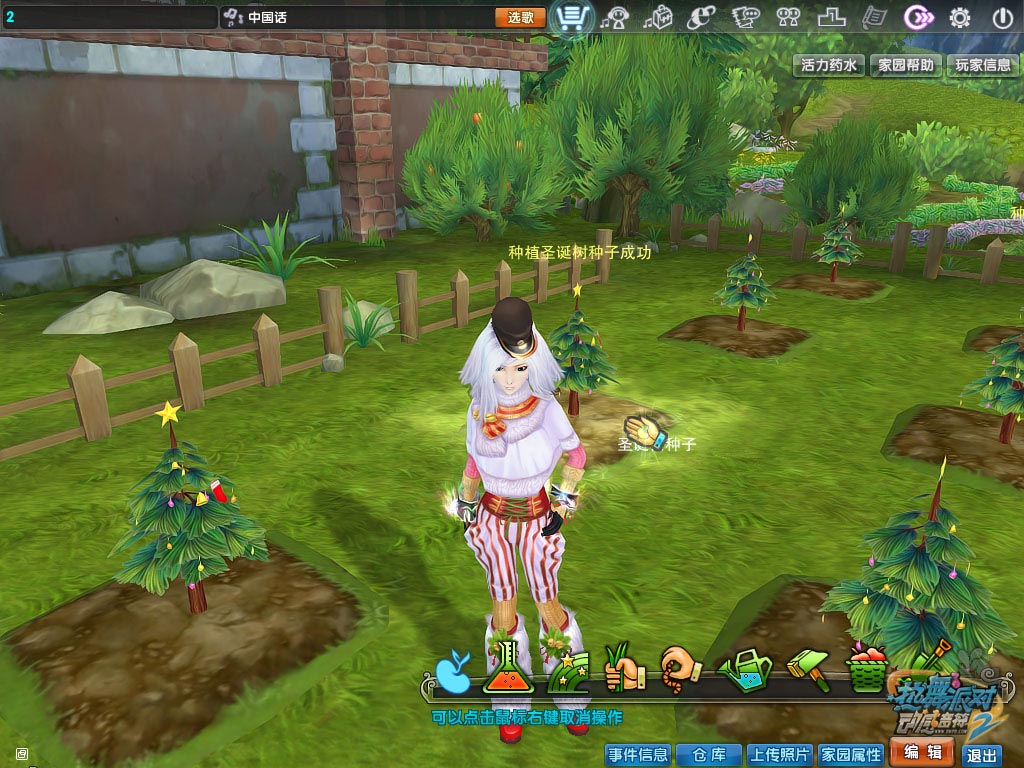Image resolution: width=1024 pixels, height=768 pixels.
Task: Open the 仓库 warehouse
Action: pyautogui.click(x=707, y=755)
